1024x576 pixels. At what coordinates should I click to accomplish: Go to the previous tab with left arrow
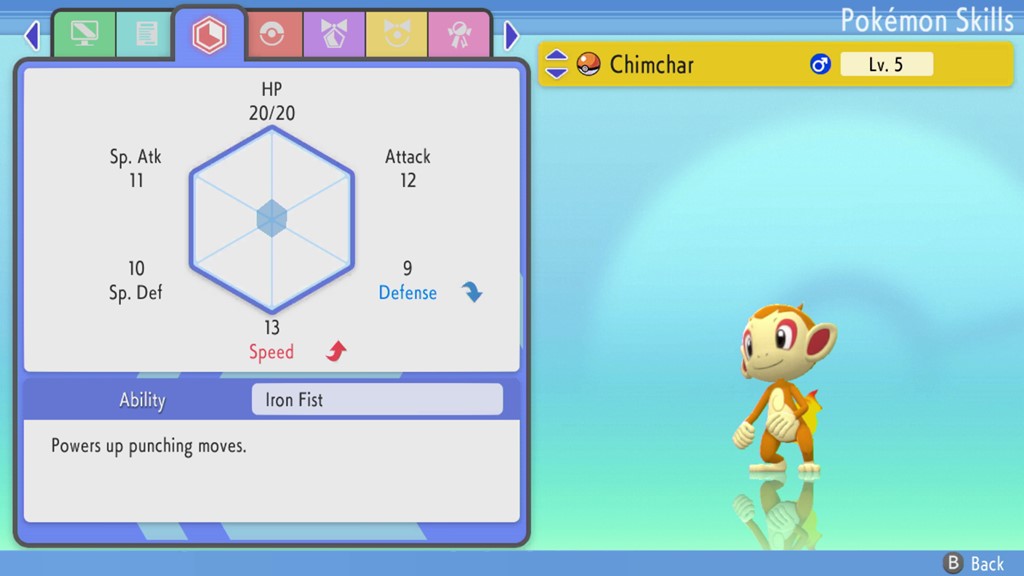click(32, 36)
